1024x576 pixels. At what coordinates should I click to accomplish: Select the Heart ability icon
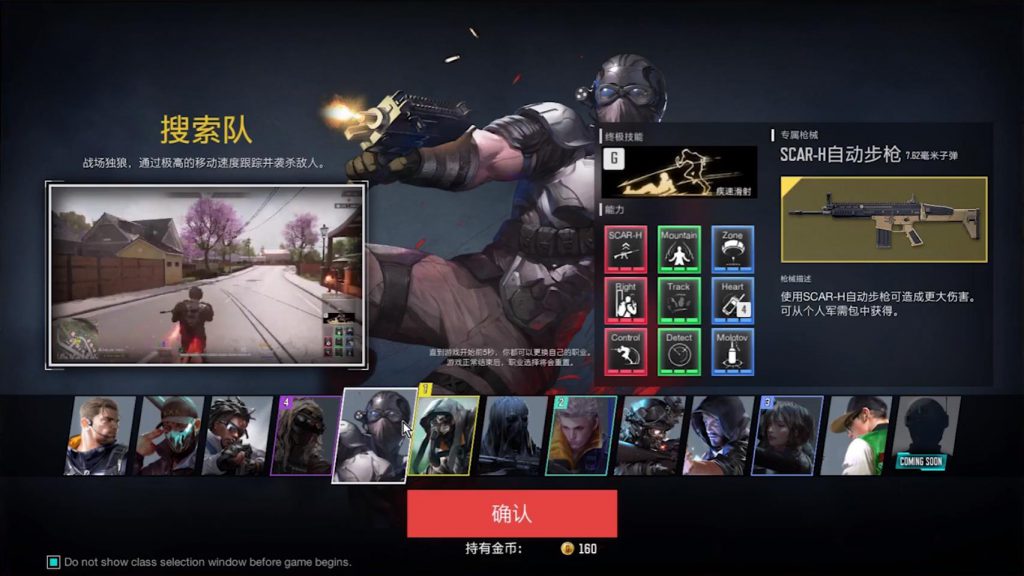[733, 300]
